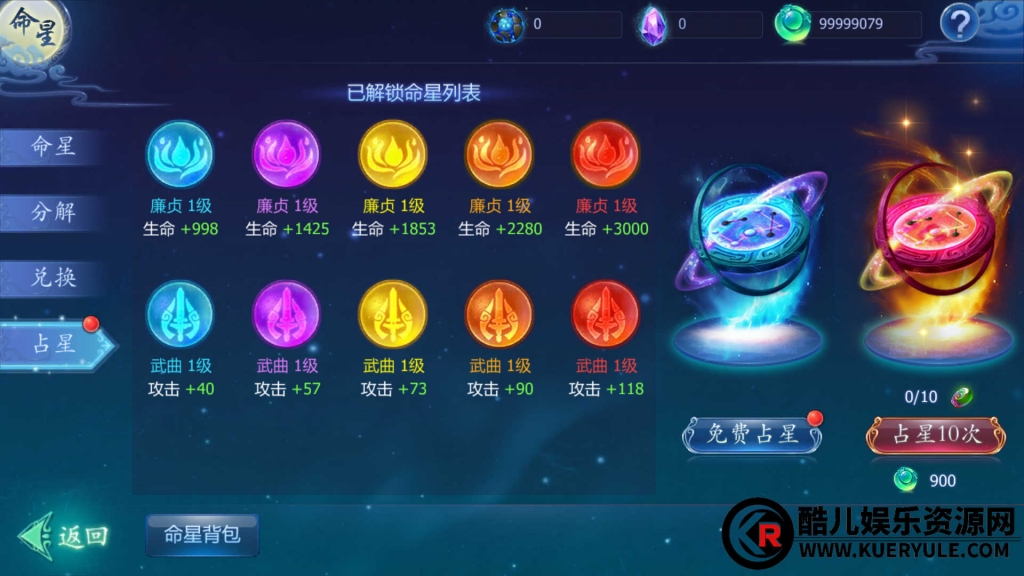Select the blue 廉贞 star with 生命 +998
The width and height of the screenshot is (1024, 576).
(x=180, y=155)
